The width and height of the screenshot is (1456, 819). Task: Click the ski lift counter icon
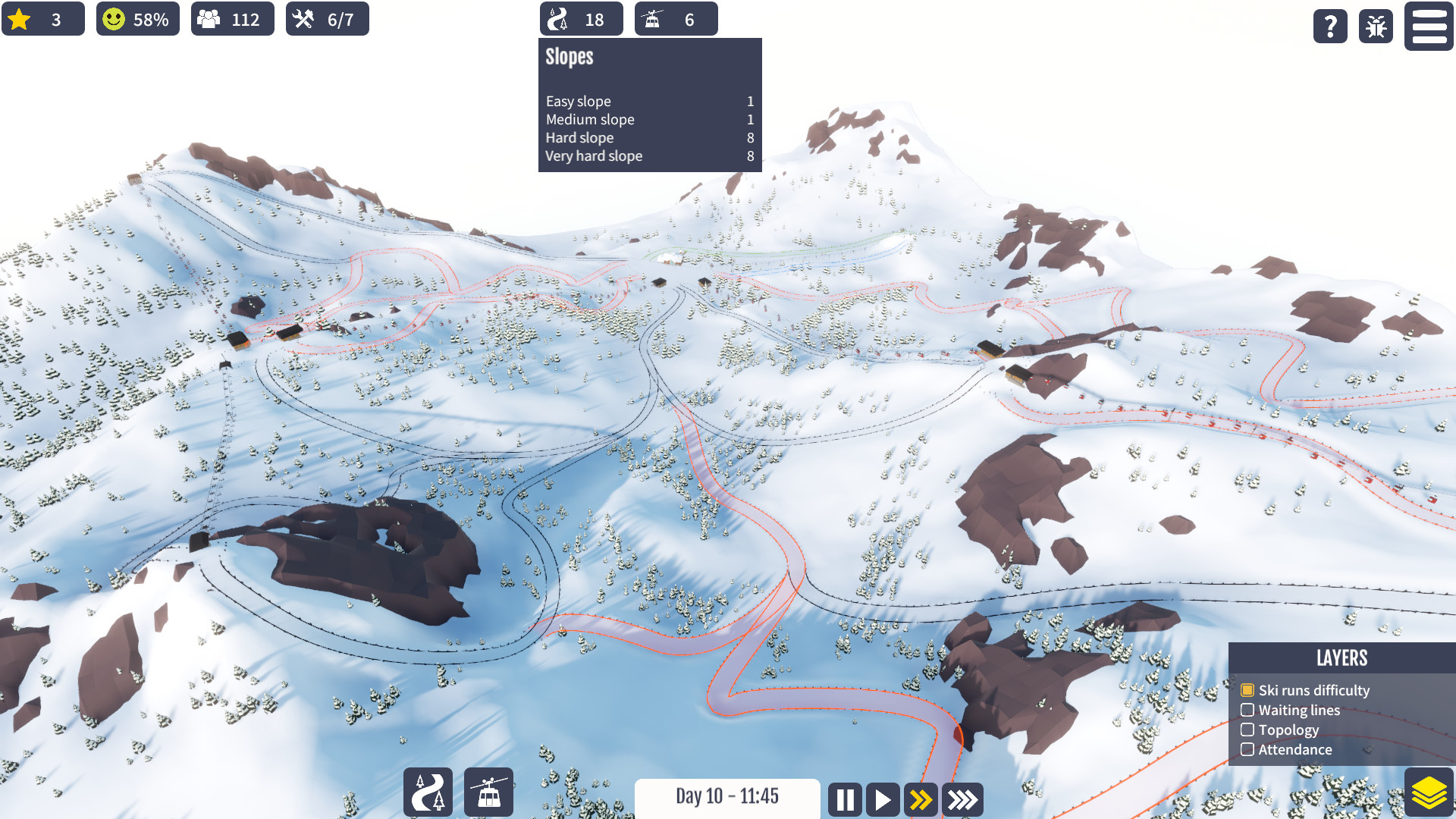click(x=676, y=19)
